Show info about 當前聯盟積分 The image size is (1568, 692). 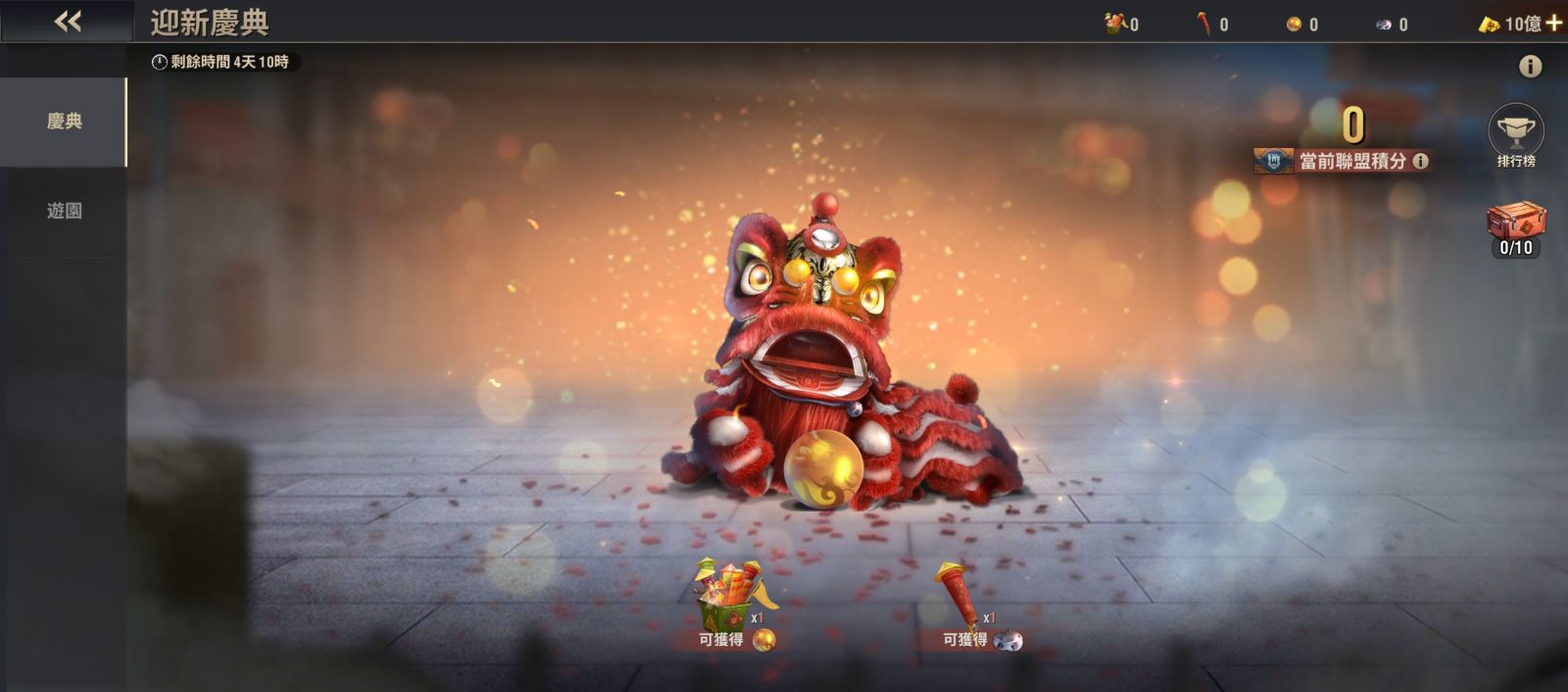click(x=1420, y=161)
